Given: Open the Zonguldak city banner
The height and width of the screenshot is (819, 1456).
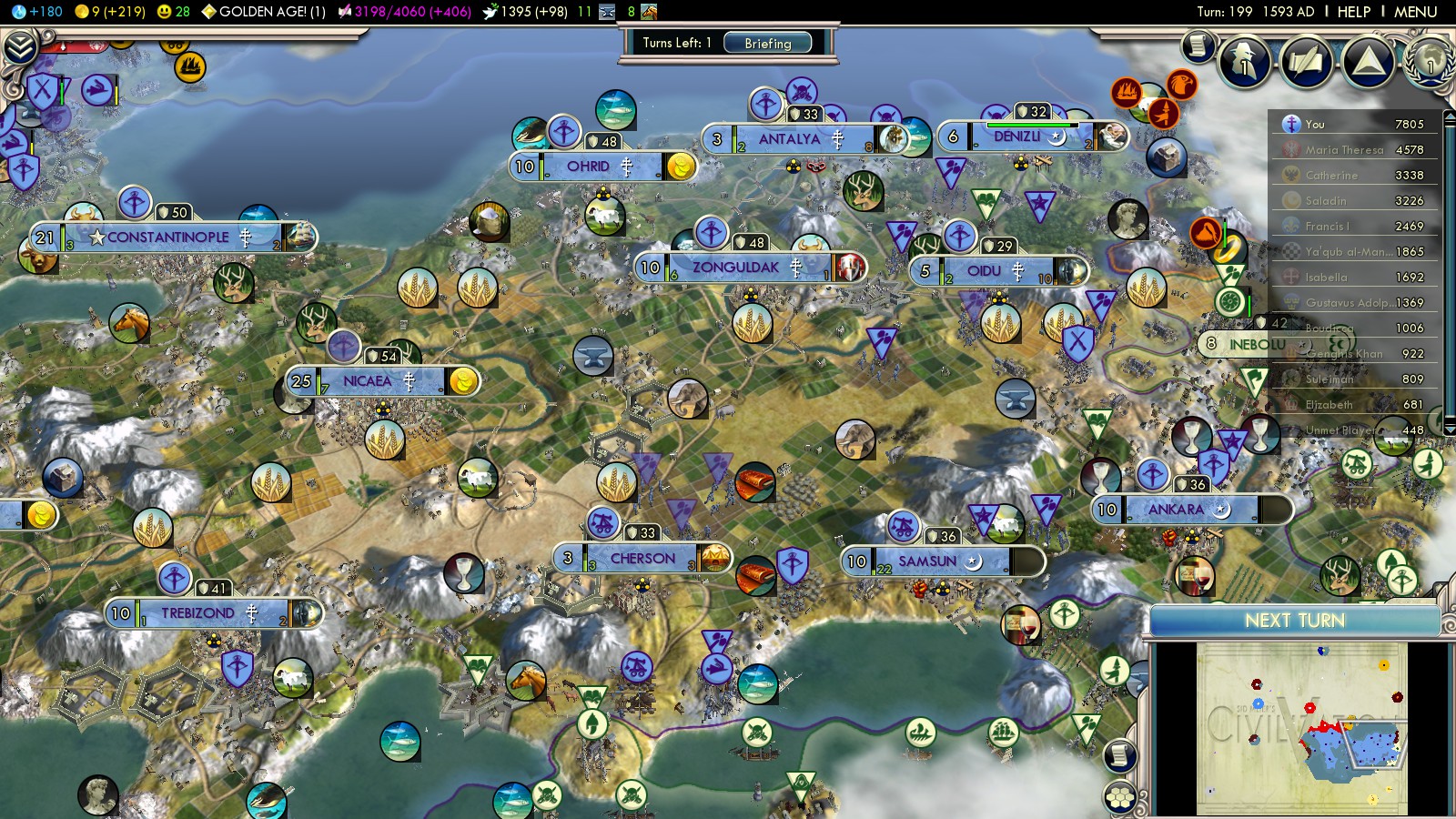Looking at the screenshot, I should click(x=735, y=268).
